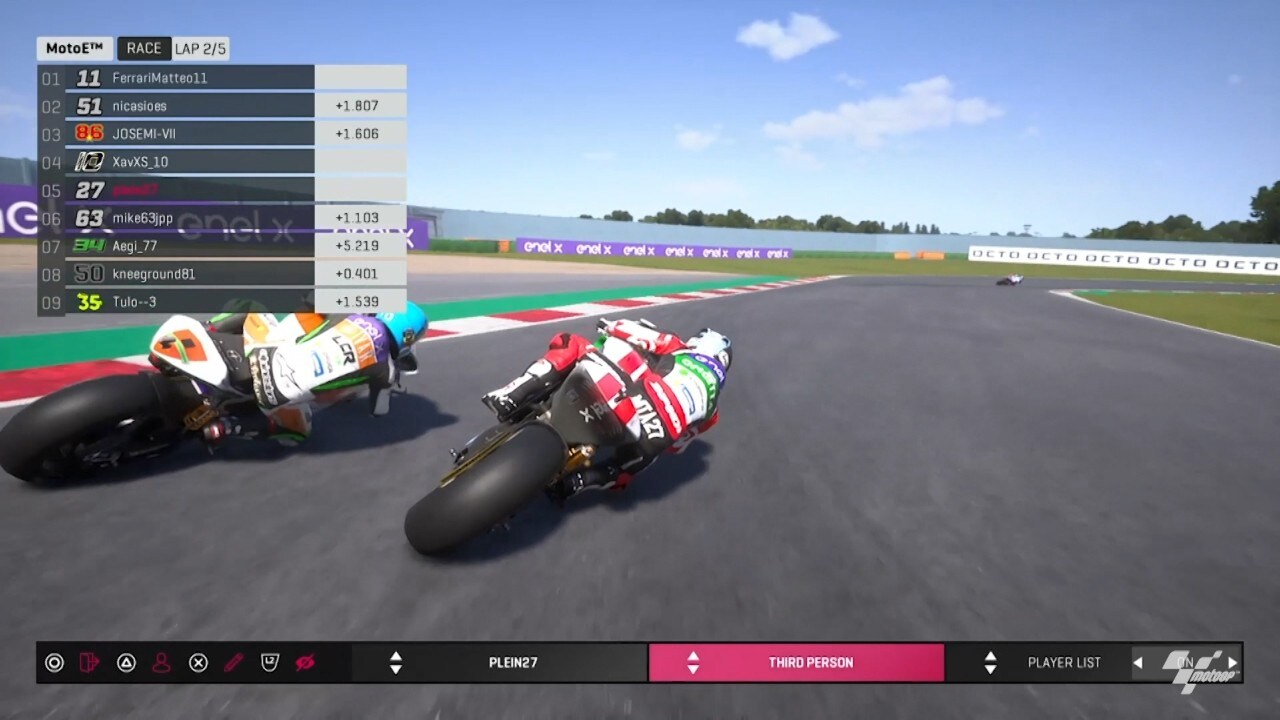Click the red rider silhouette icon
The image size is (1280, 720).
click(161, 662)
